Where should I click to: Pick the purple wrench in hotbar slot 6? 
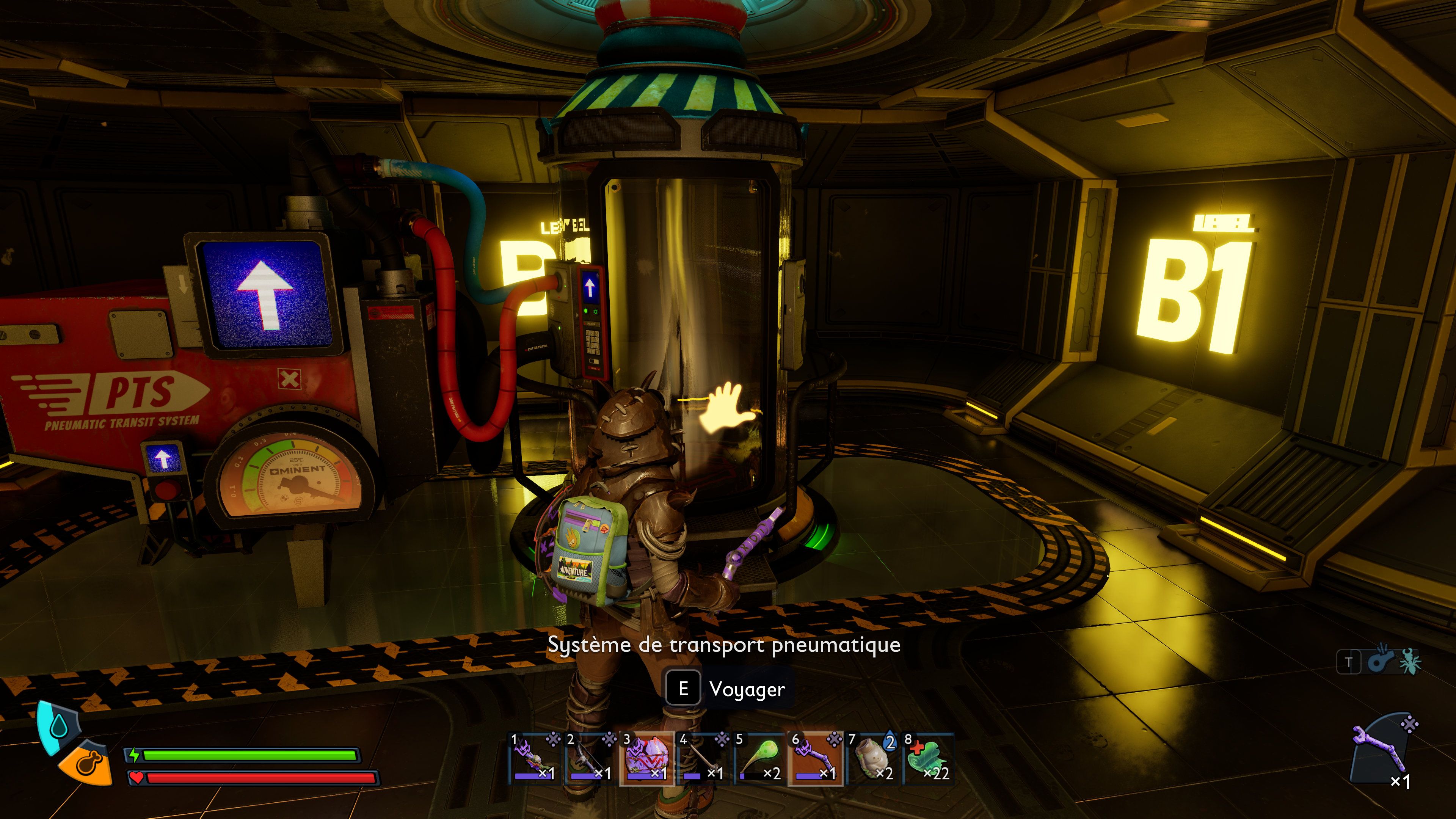coord(815,758)
